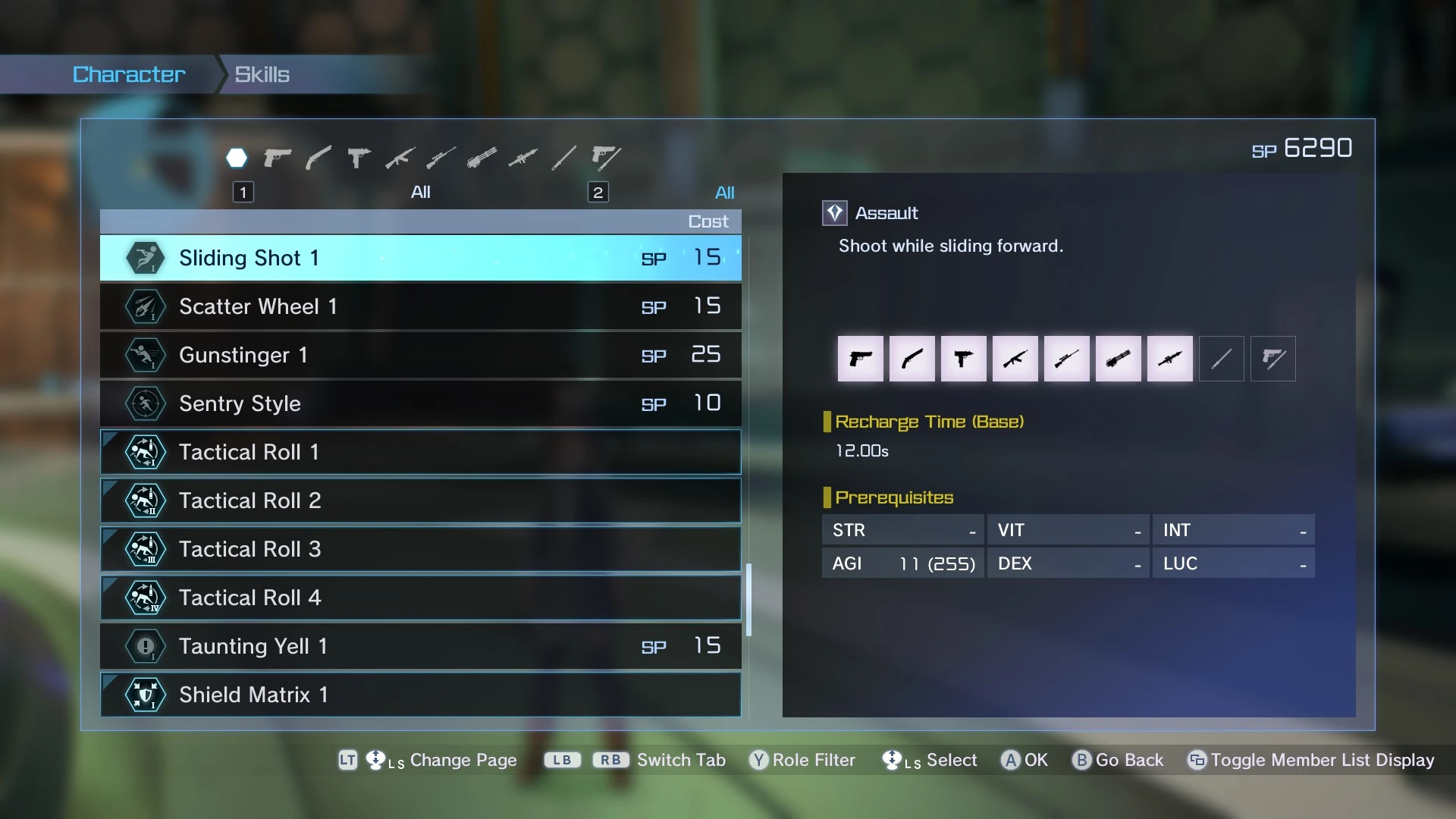The width and height of the screenshot is (1456, 819).
Task: Filter skills by the sword icon
Action: point(563,158)
